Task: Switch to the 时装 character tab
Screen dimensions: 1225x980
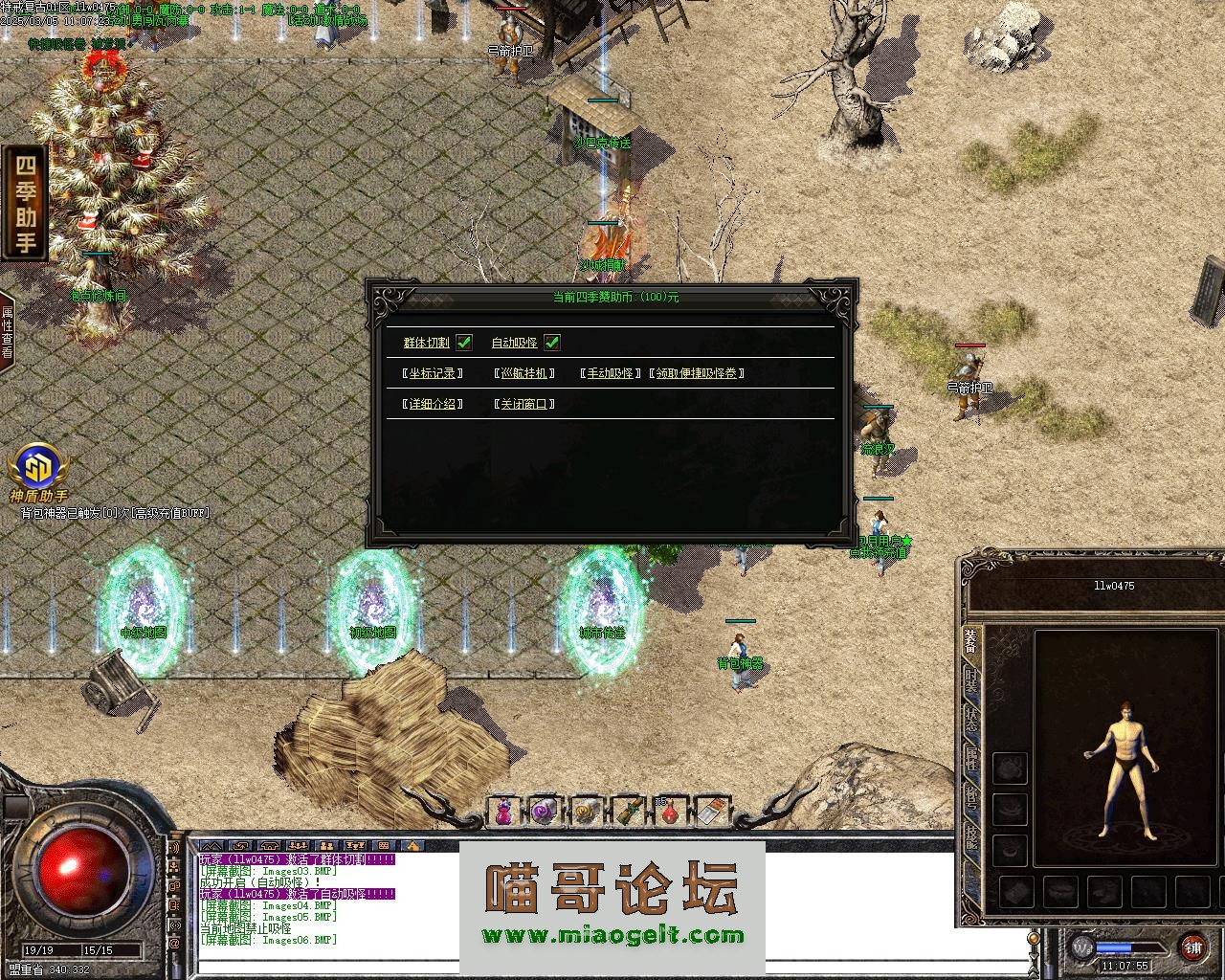Action: coord(970,679)
